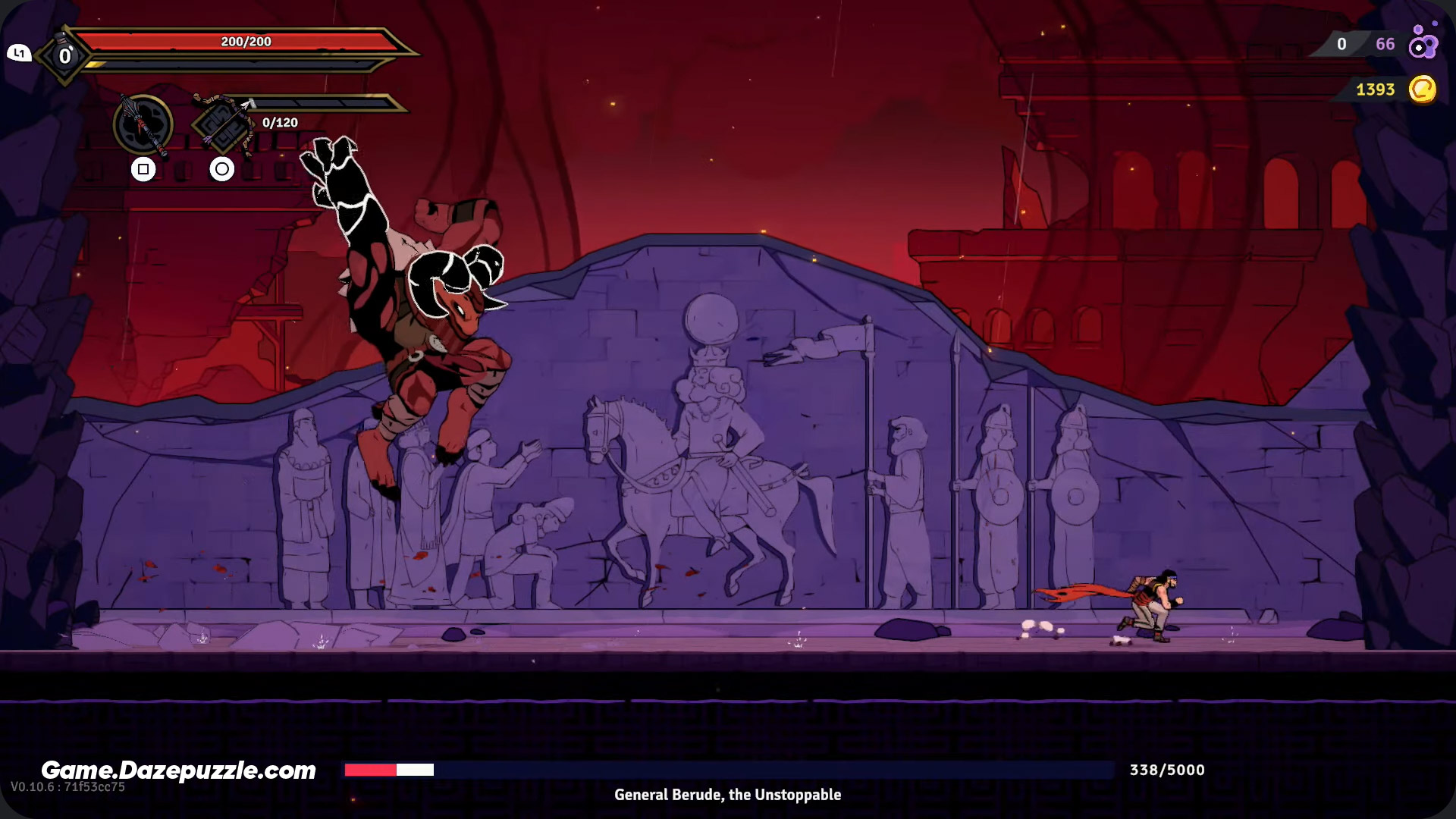Select the mace main weapon icon
The height and width of the screenshot is (819, 1456).
pos(143,125)
